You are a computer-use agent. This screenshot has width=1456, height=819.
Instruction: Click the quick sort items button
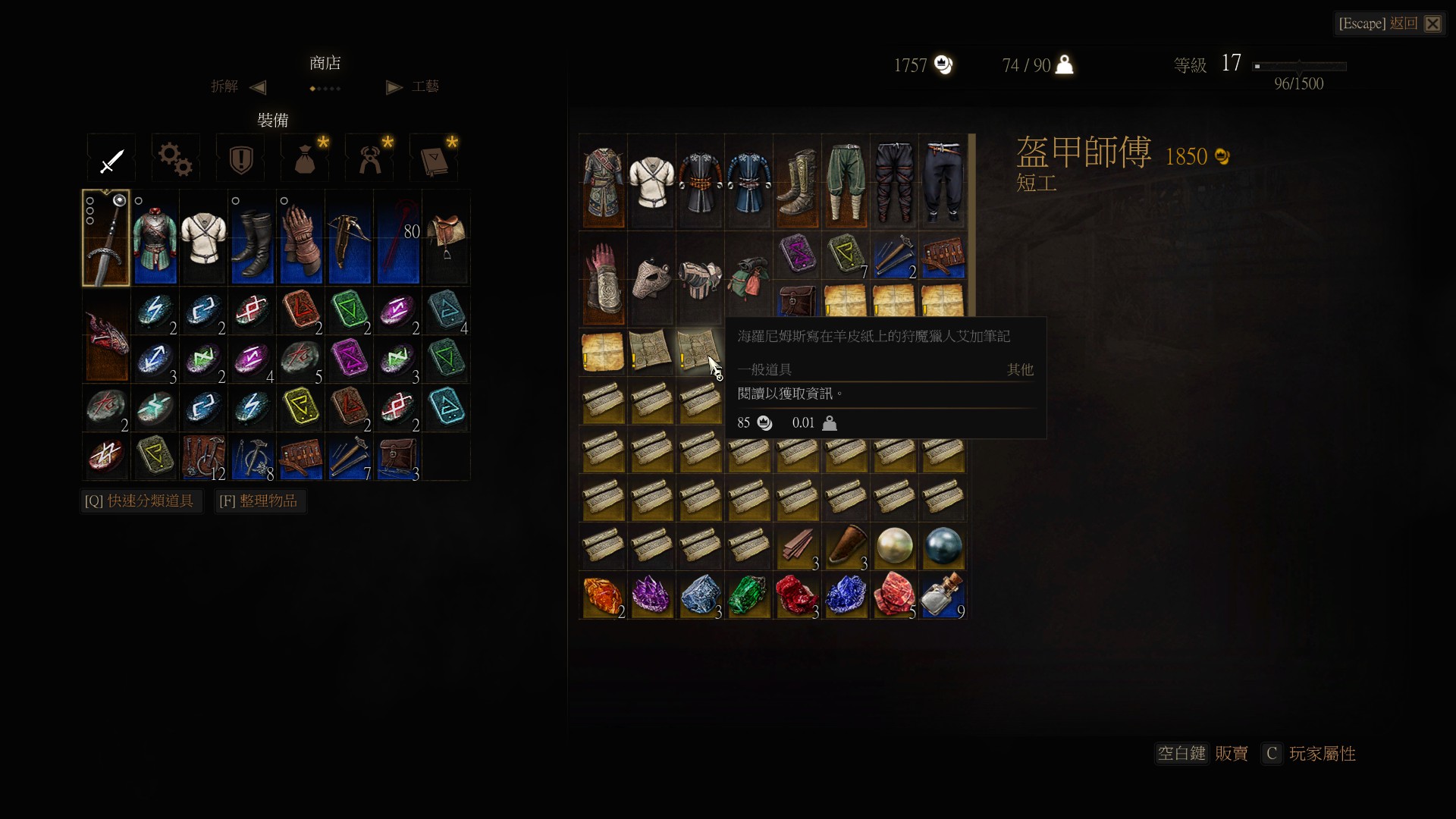[140, 501]
